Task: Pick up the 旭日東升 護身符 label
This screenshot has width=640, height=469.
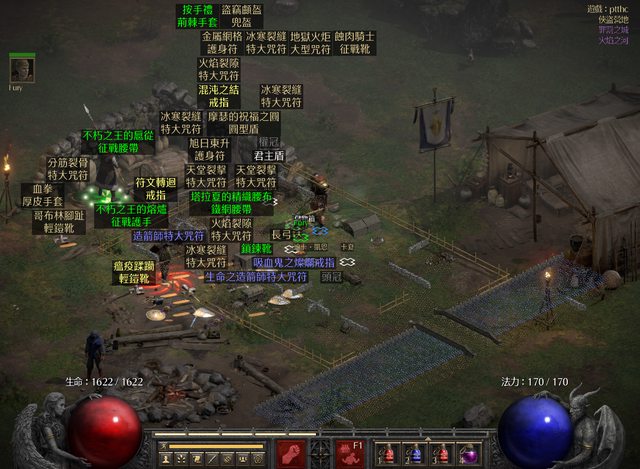Action: tap(209, 150)
